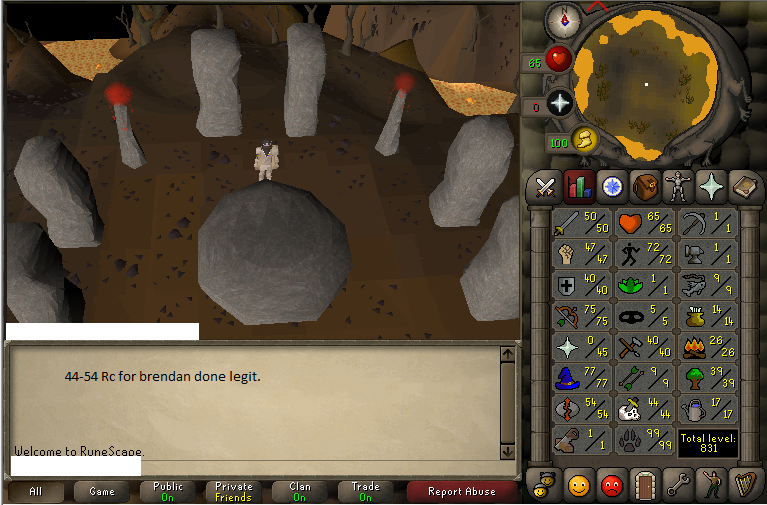Show the Worn Equipment tab
This screenshot has width=767, height=505.
(677, 186)
